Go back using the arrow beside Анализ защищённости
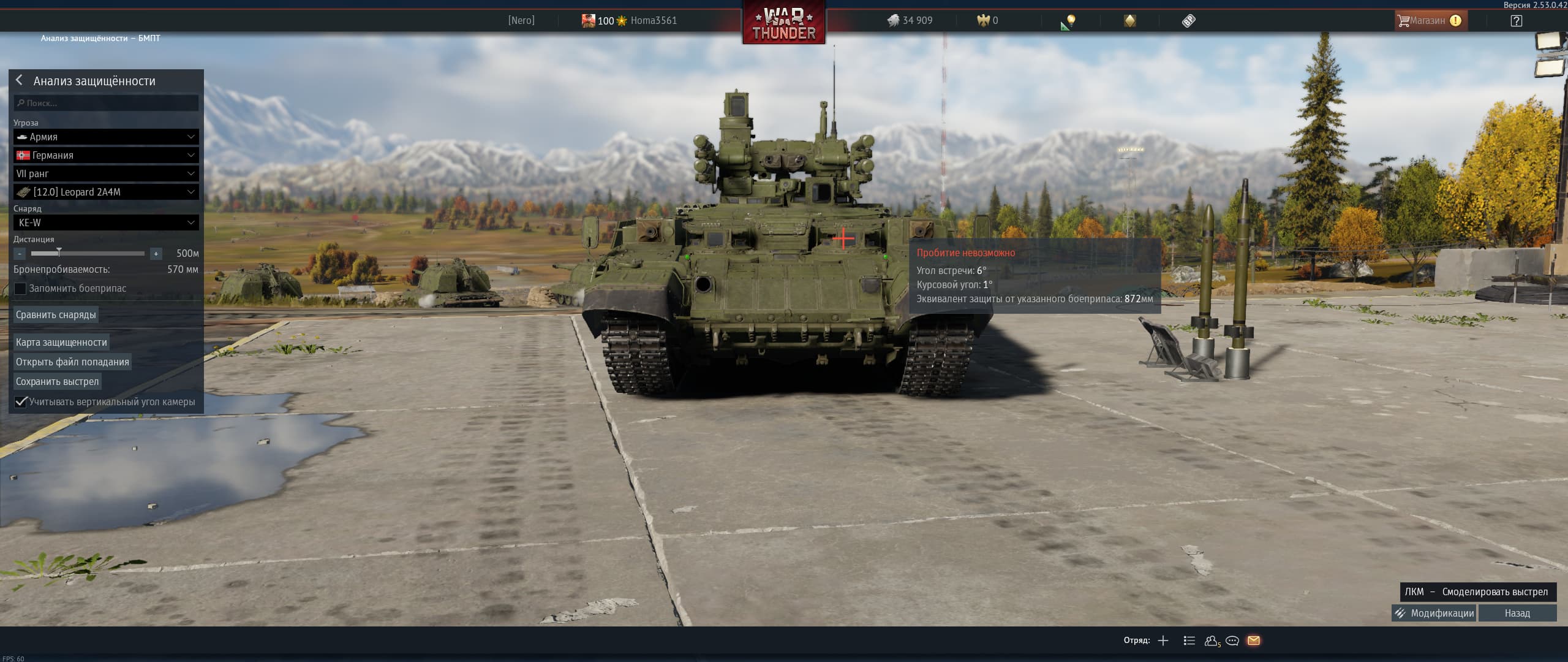This screenshot has height=662, width=1568. 20,80
